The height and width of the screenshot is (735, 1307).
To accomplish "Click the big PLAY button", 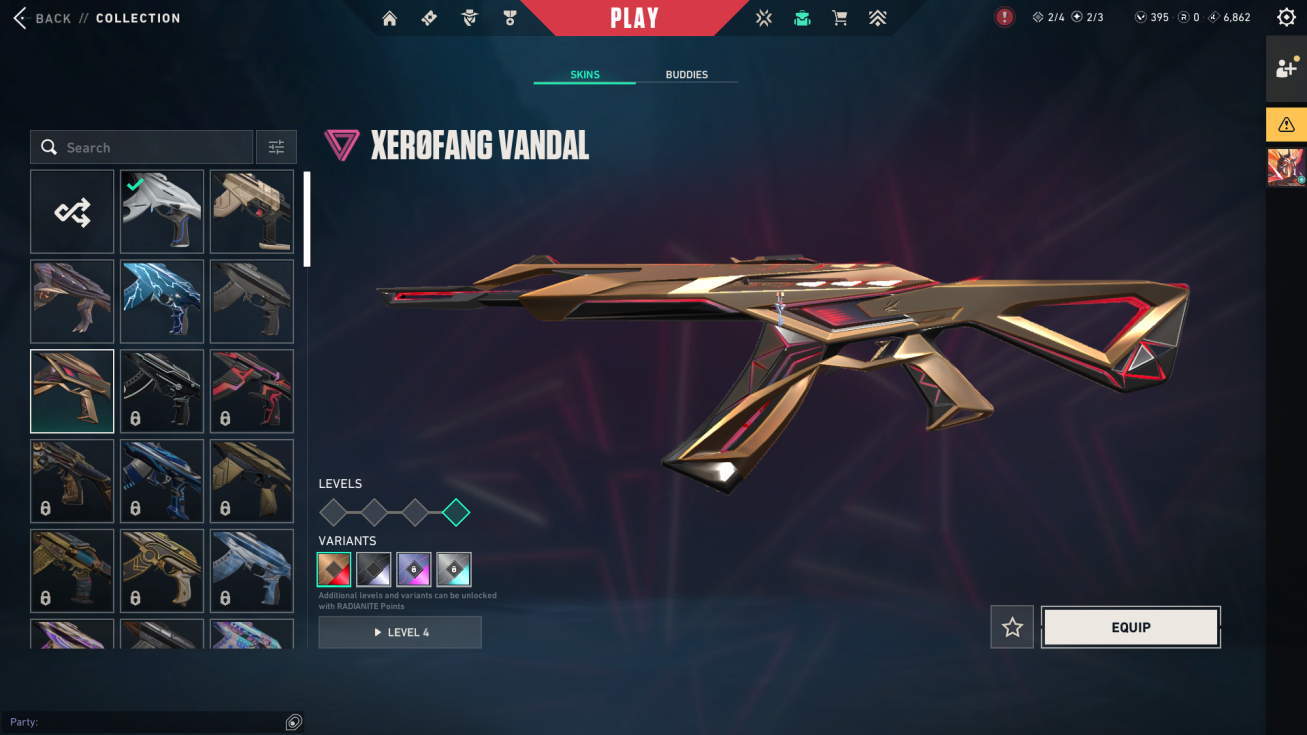I will pyautogui.click(x=634, y=18).
